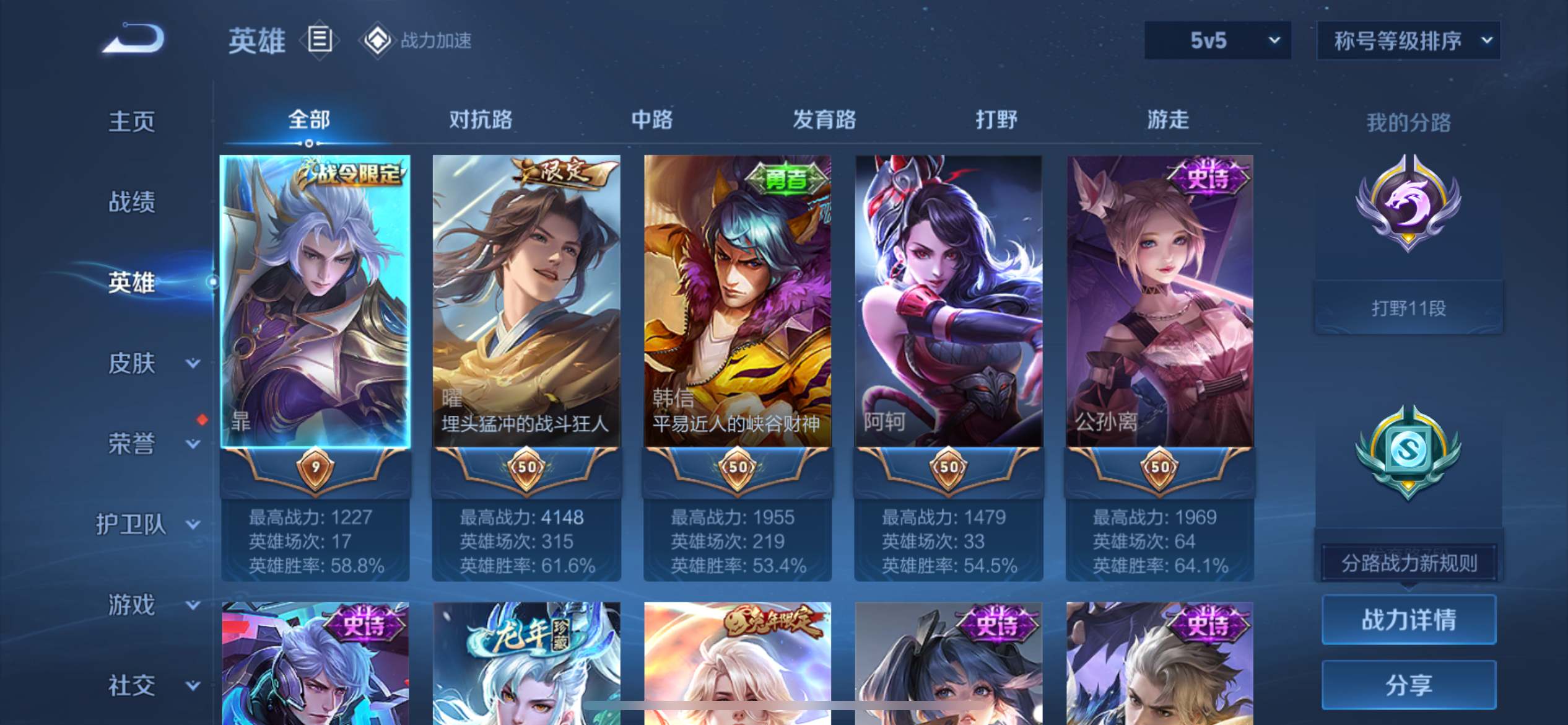Image resolution: width=1568 pixels, height=725 pixels.
Task: Open the 战绩 sidebar menu
Action: pyautogui.click(x=131, y=202)
